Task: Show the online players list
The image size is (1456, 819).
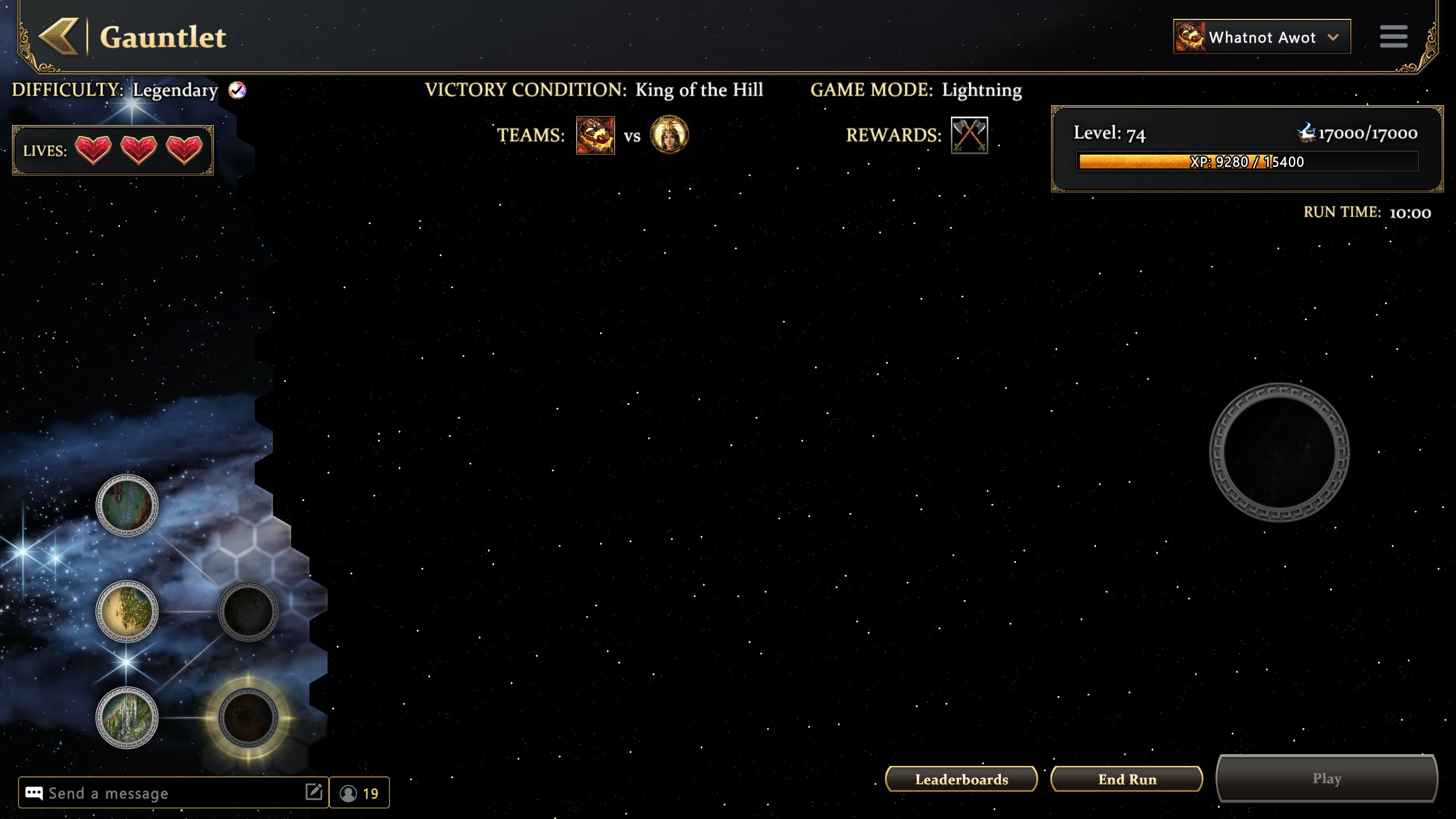Action: click(x=359, y=793)
